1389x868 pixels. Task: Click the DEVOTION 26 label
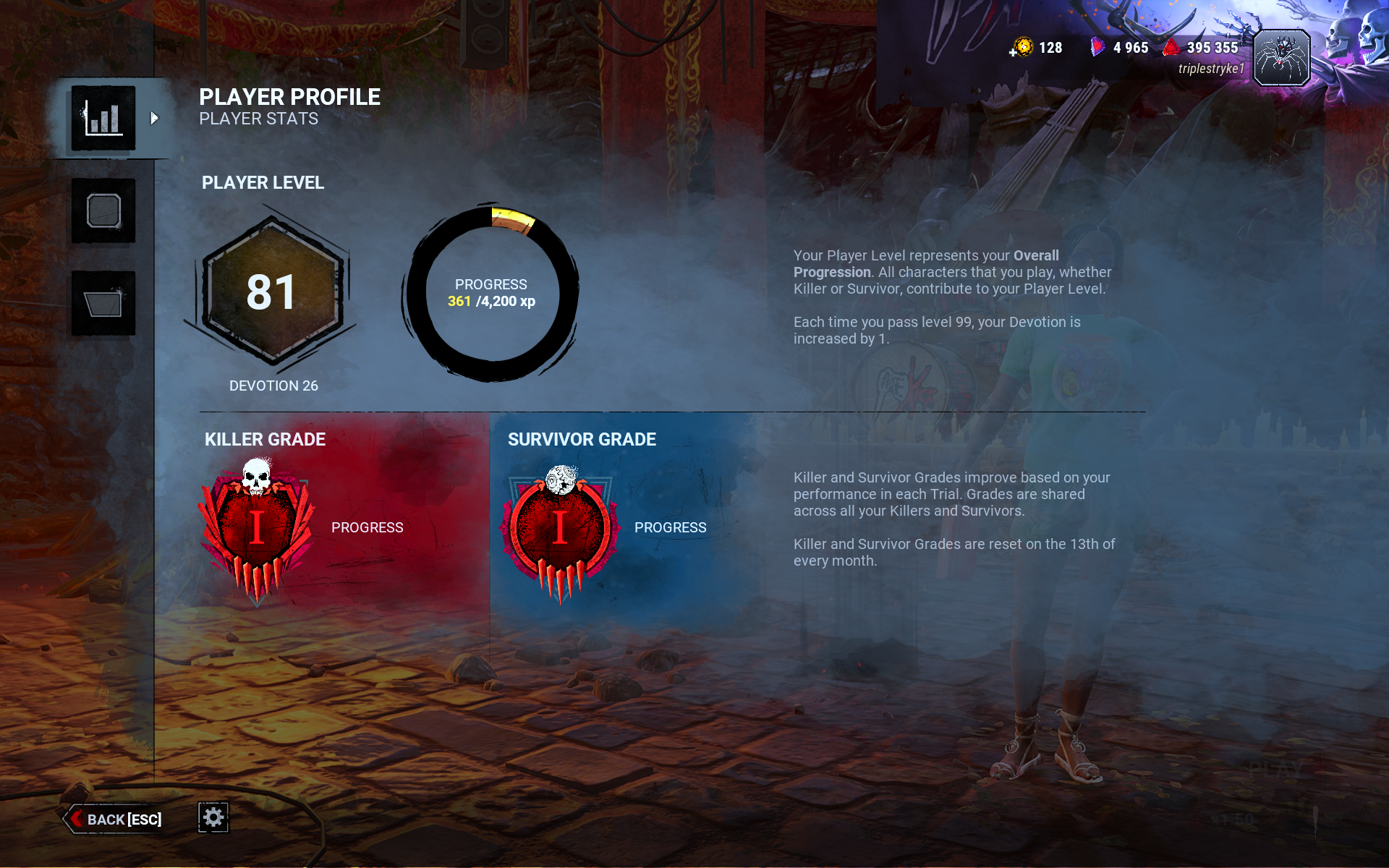[x=273, y=386]
